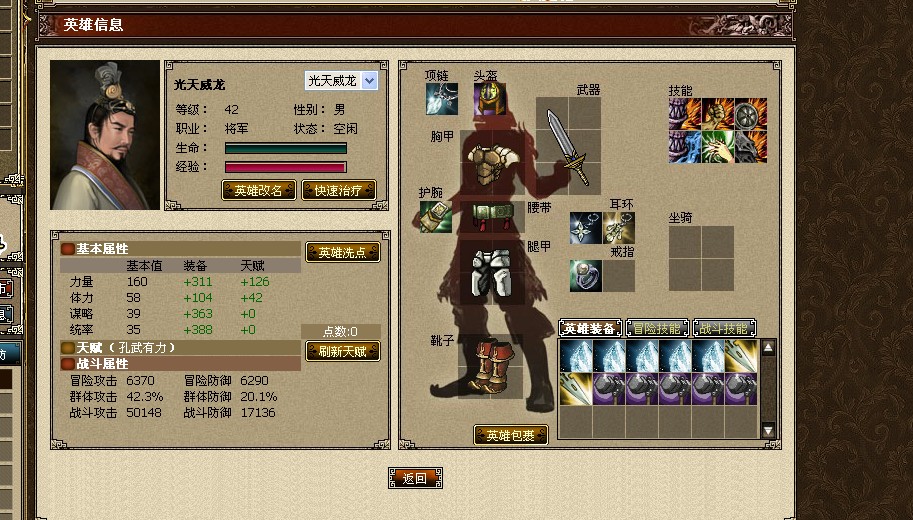Select the equipped helmet slot
This screenshot has width=913, height=520.
[x=489, y=99]
